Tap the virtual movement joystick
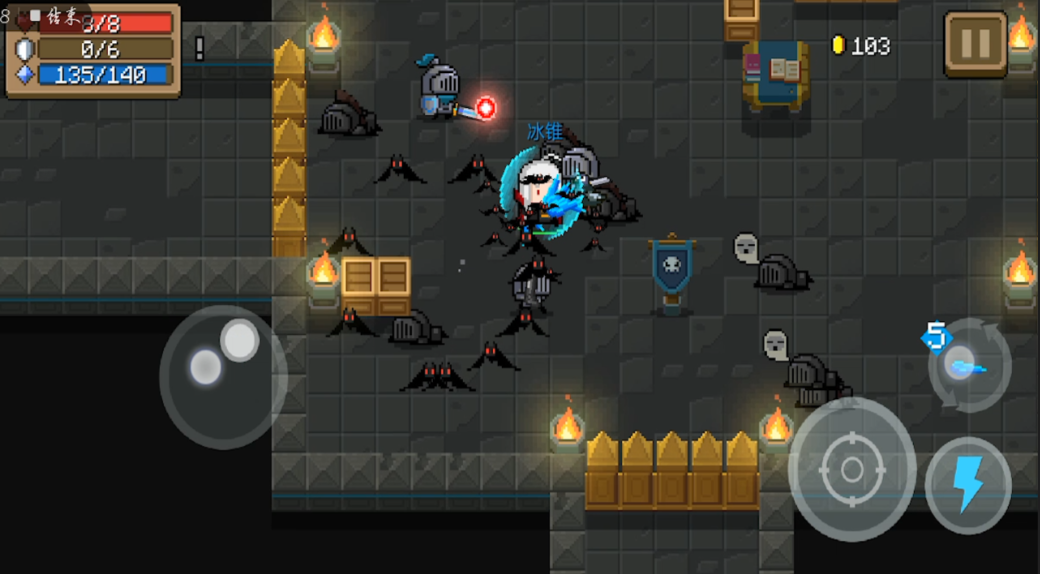This screenshot has width=1040, height=574. pyautogui.click(x=223, y=376)
